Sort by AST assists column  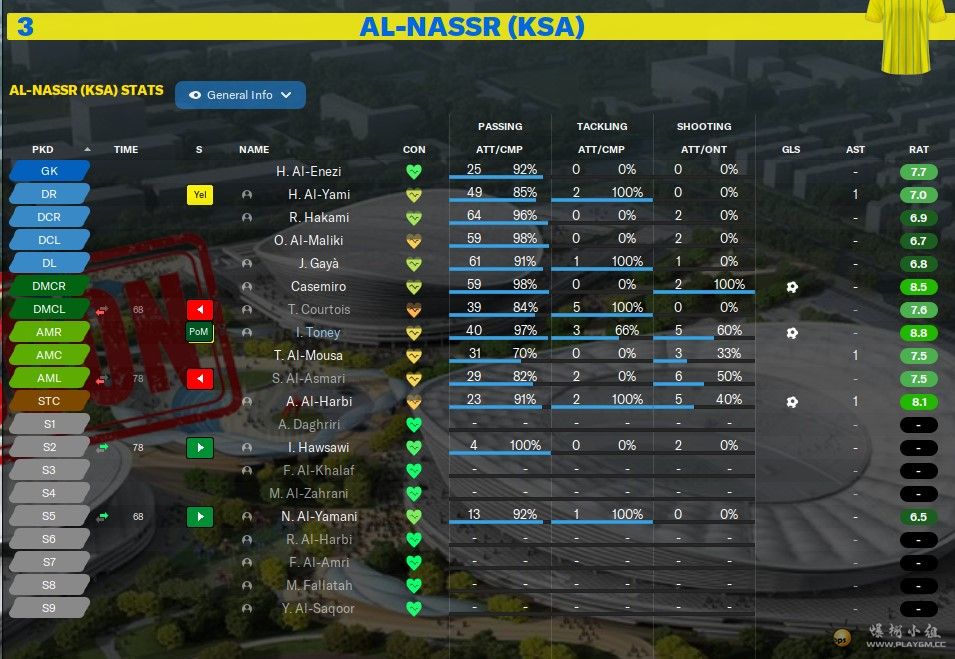pyautogui.click(x=855, y=150)
